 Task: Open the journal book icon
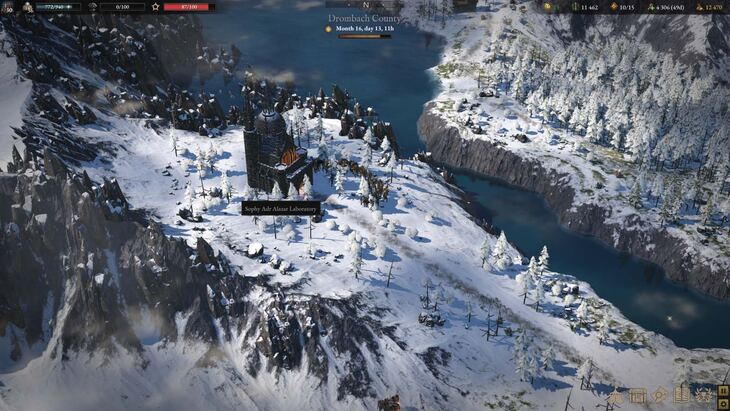coord(680,395)
